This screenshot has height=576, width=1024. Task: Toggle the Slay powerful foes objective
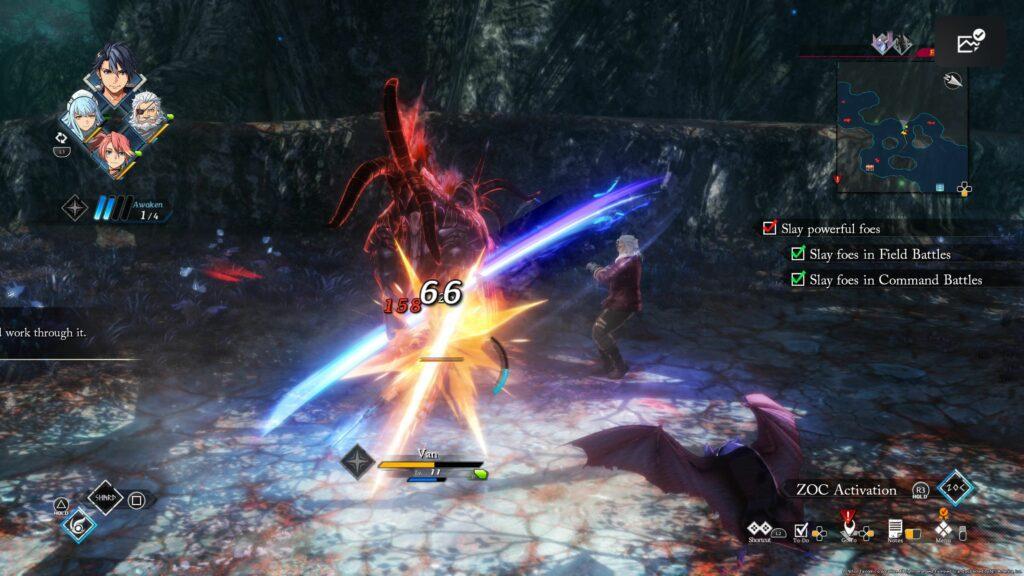[x=769, y=228]
